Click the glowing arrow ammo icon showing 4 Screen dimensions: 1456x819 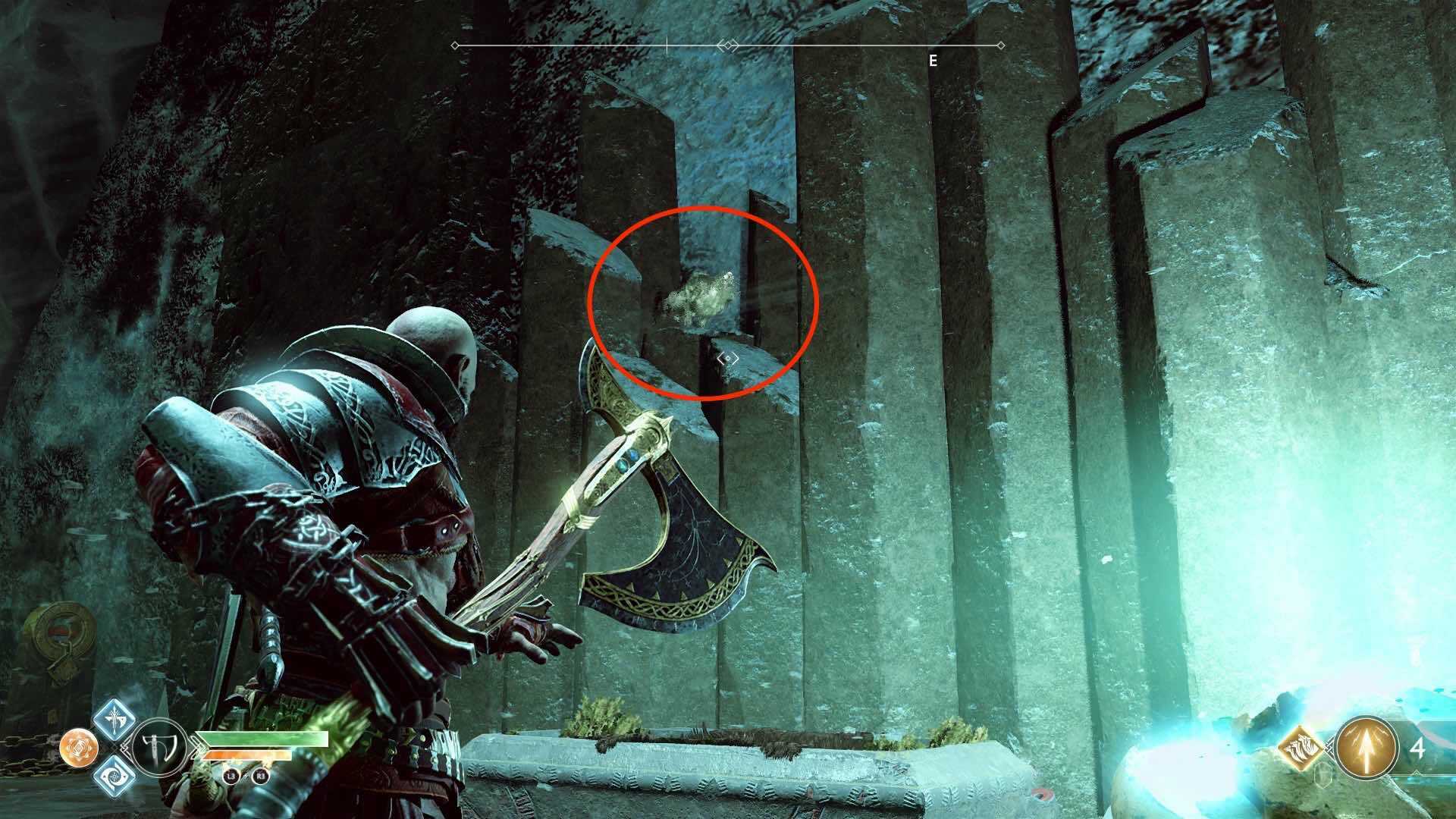[x=1367, y=748]
